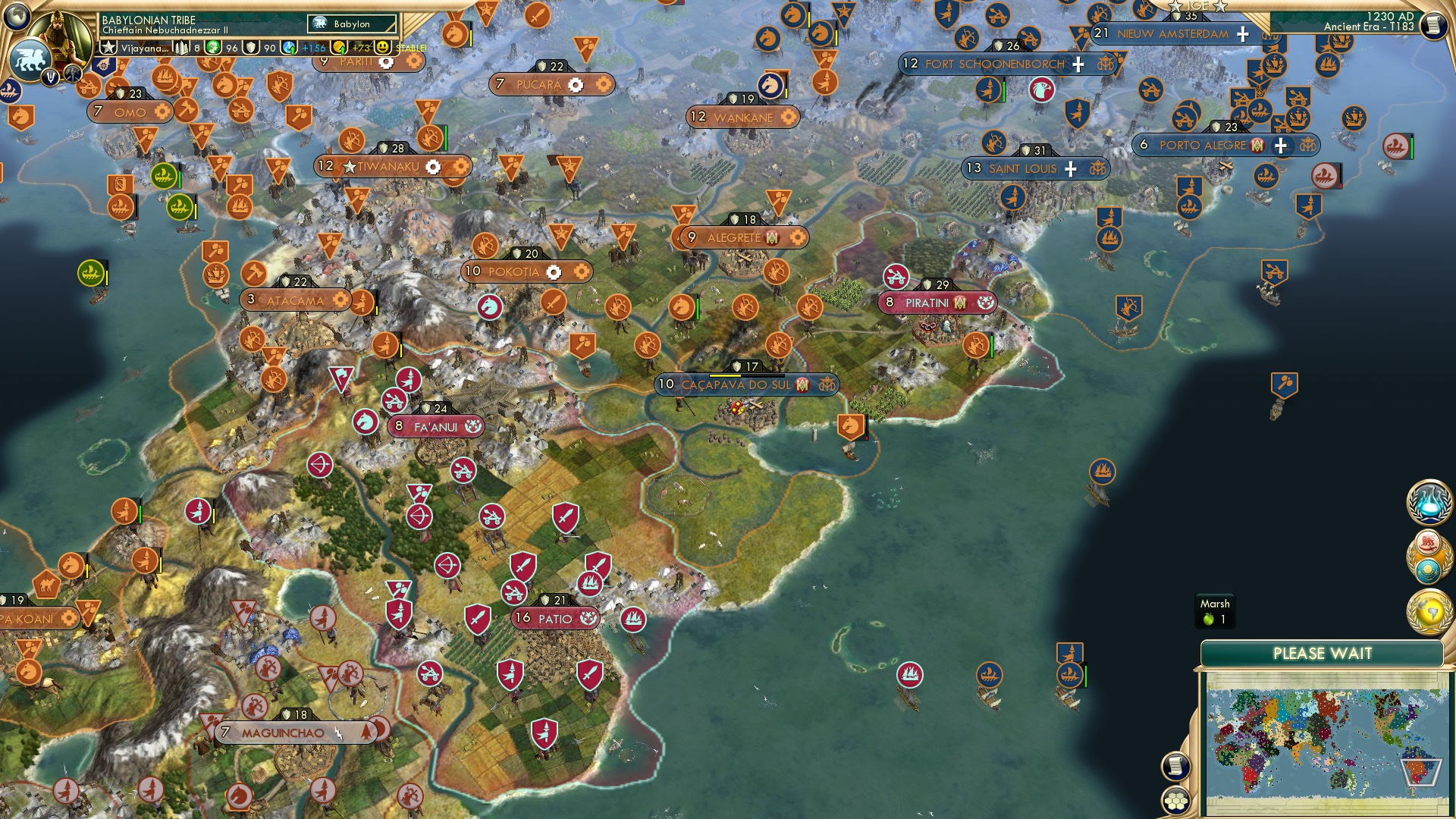The image size is (1456, 819).
Task: Select the winged lion civilization emblem top left
Action: pos(31,58)
